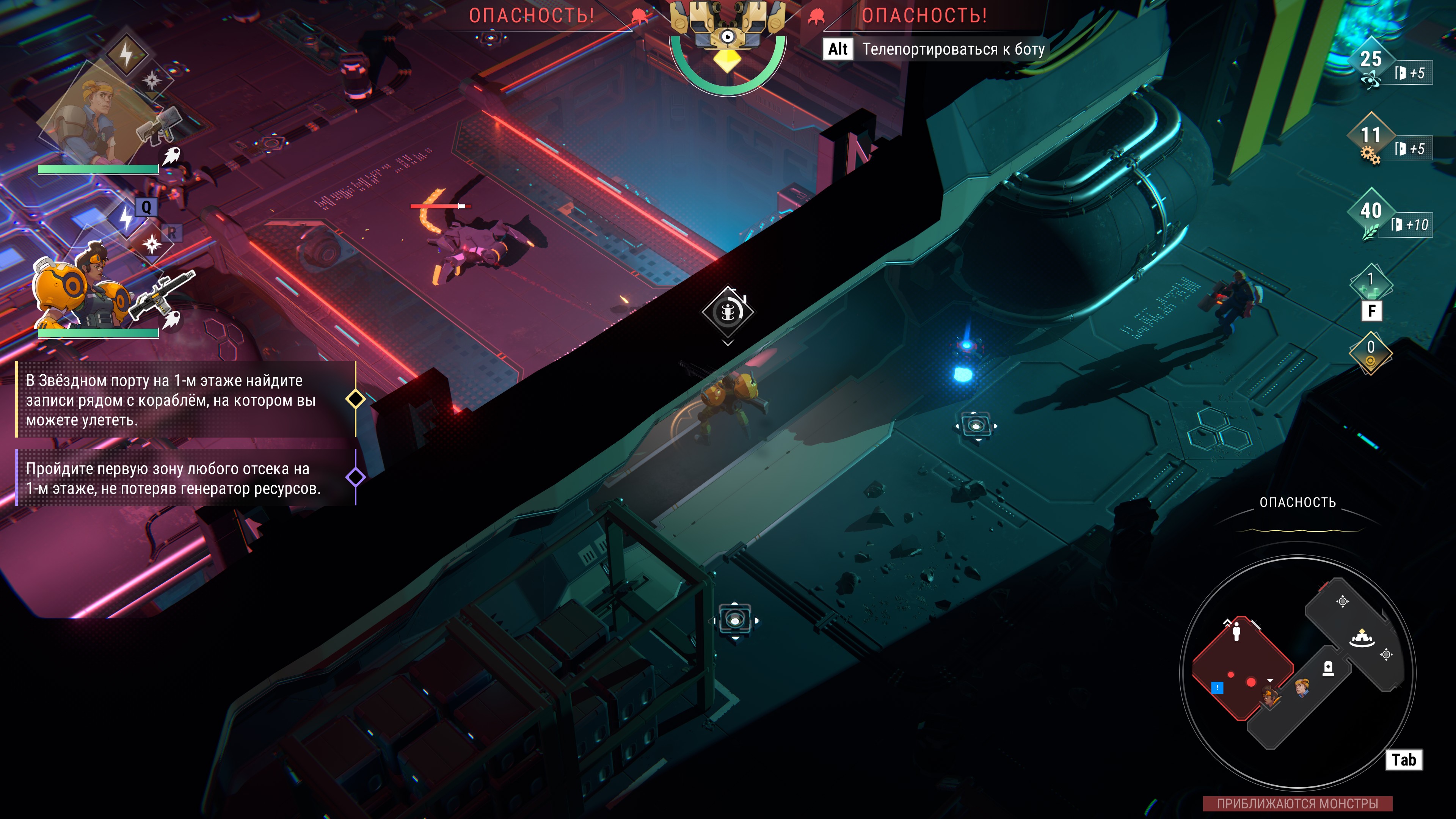The width and height of the screenshot is (1456, 819).
Task: Activate the orange-armored hero's starburst ultimate ability
Action: pos(152,244)
